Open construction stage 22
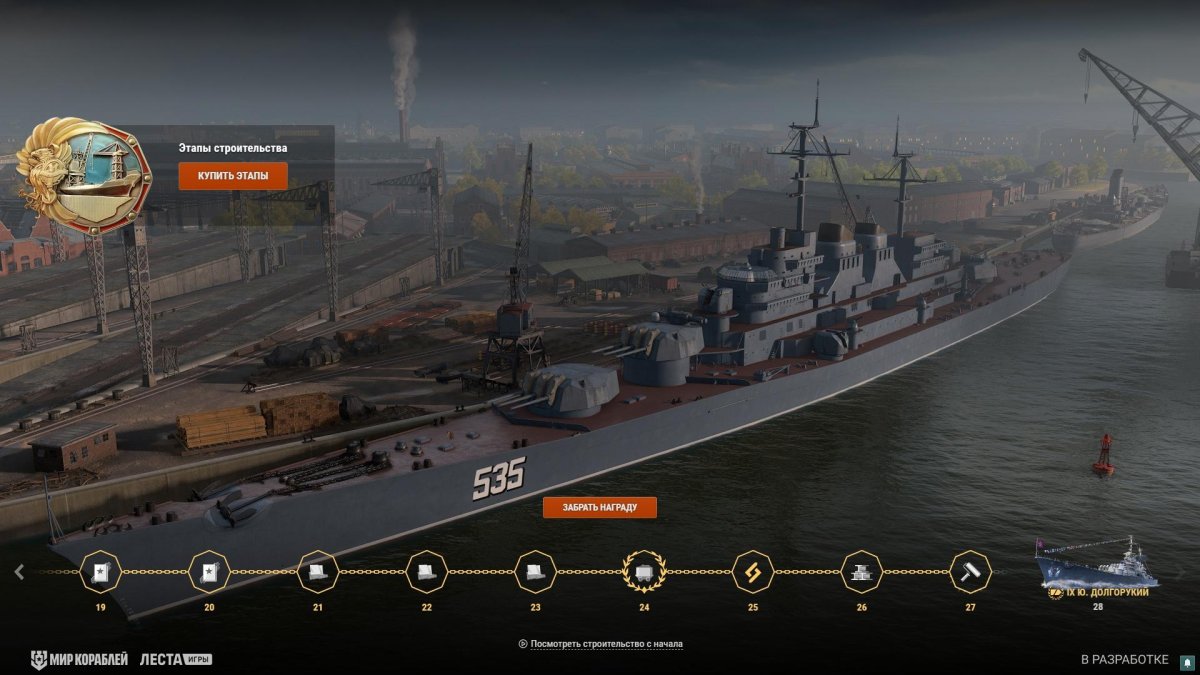The height and width of the screenshot is (675, 1200). coord(427,572)
